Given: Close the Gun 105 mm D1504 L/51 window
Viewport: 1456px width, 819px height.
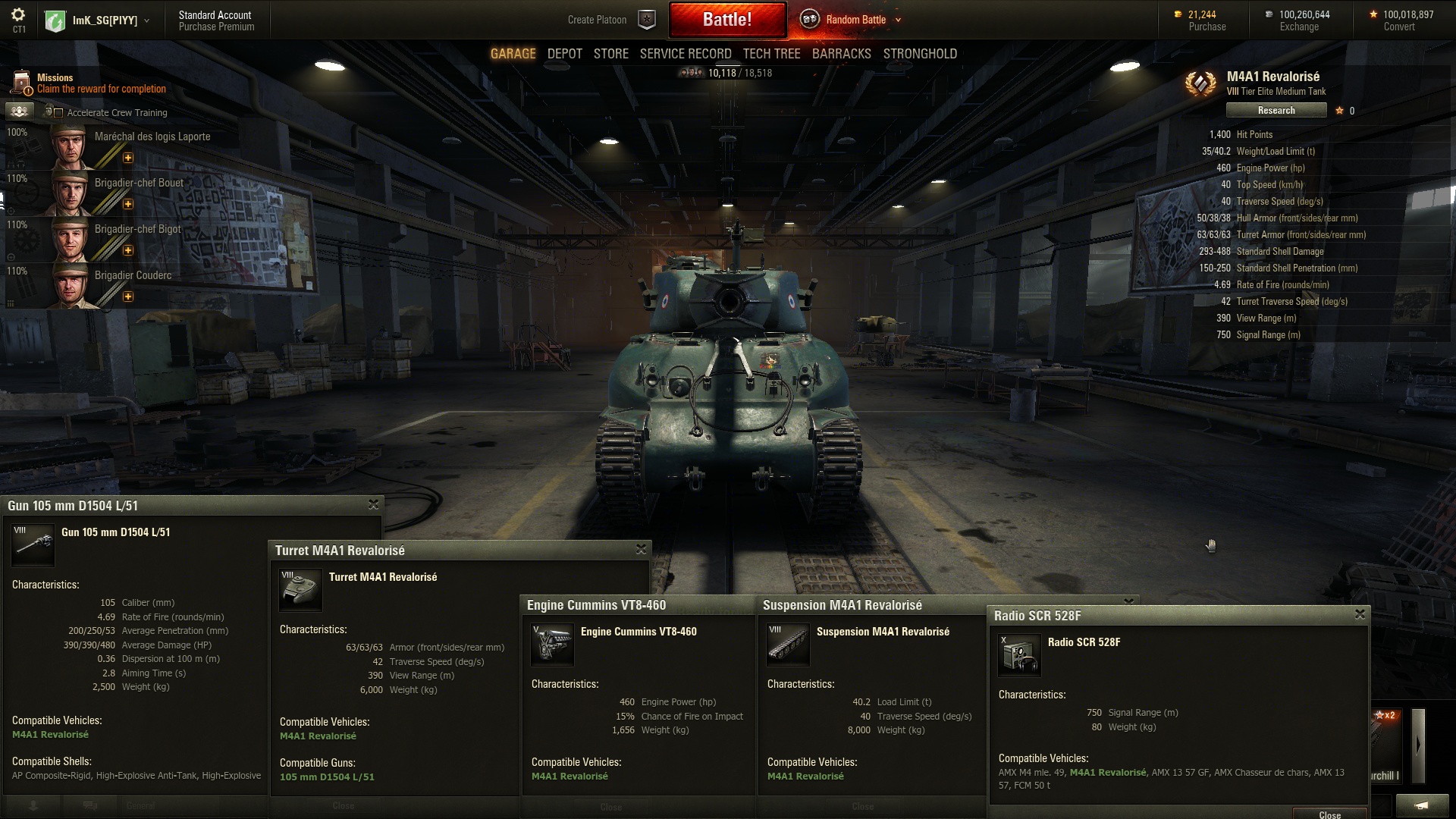Looking at the screenshot, I should pyautogui.click(x=373, y=504).
